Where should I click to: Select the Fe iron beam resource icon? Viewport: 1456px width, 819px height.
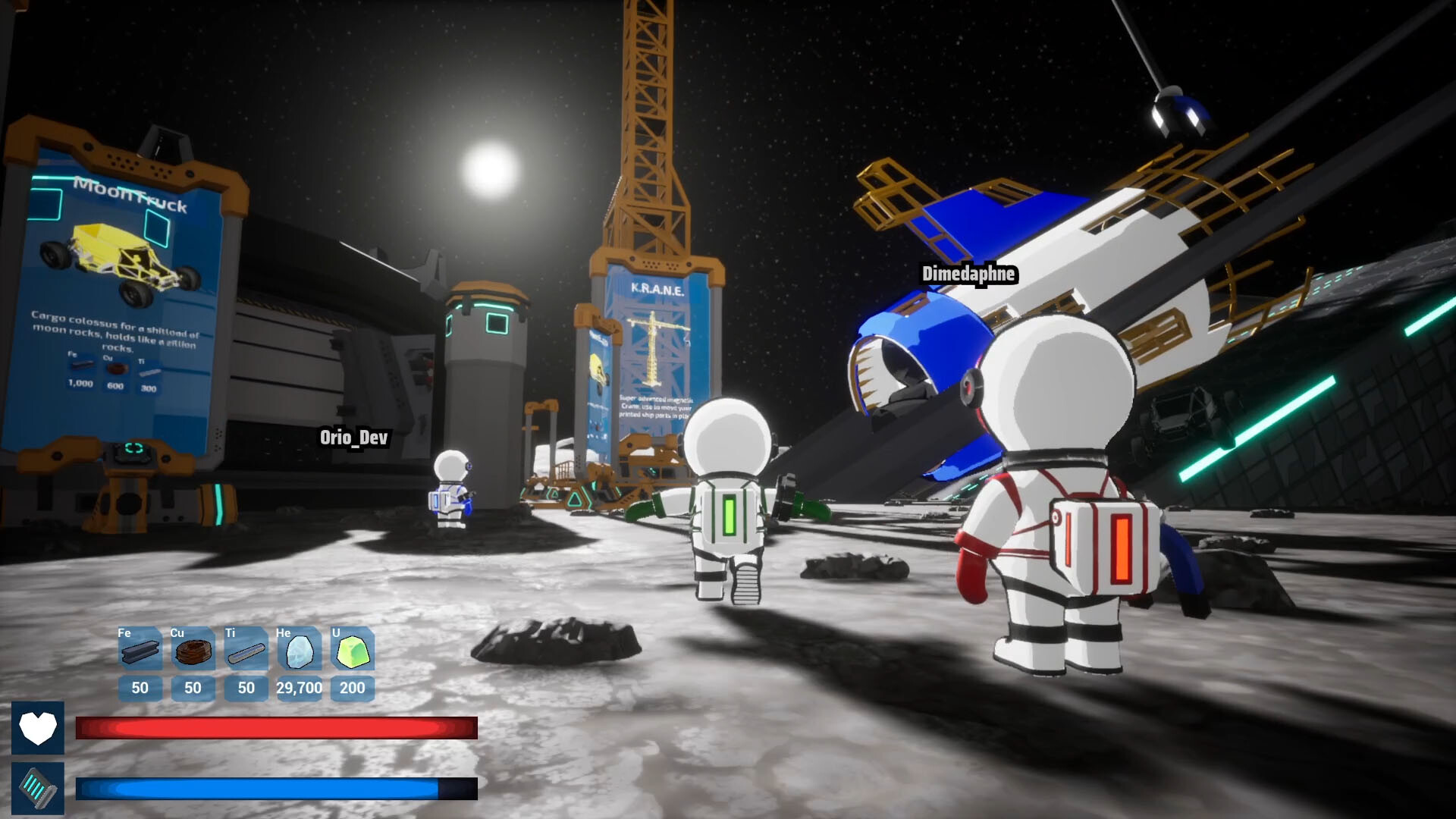[140, 651]
